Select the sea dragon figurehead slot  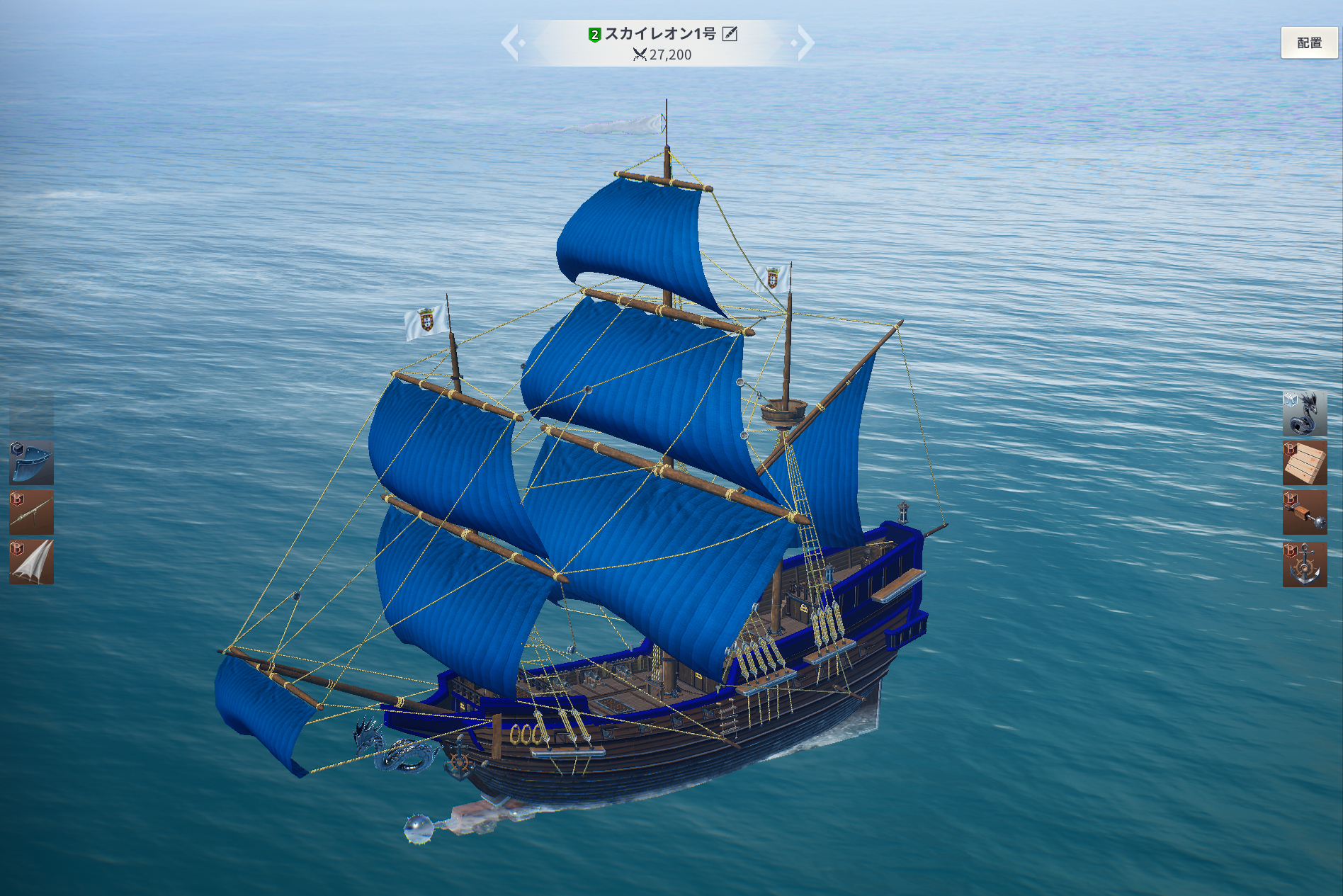1304,413
